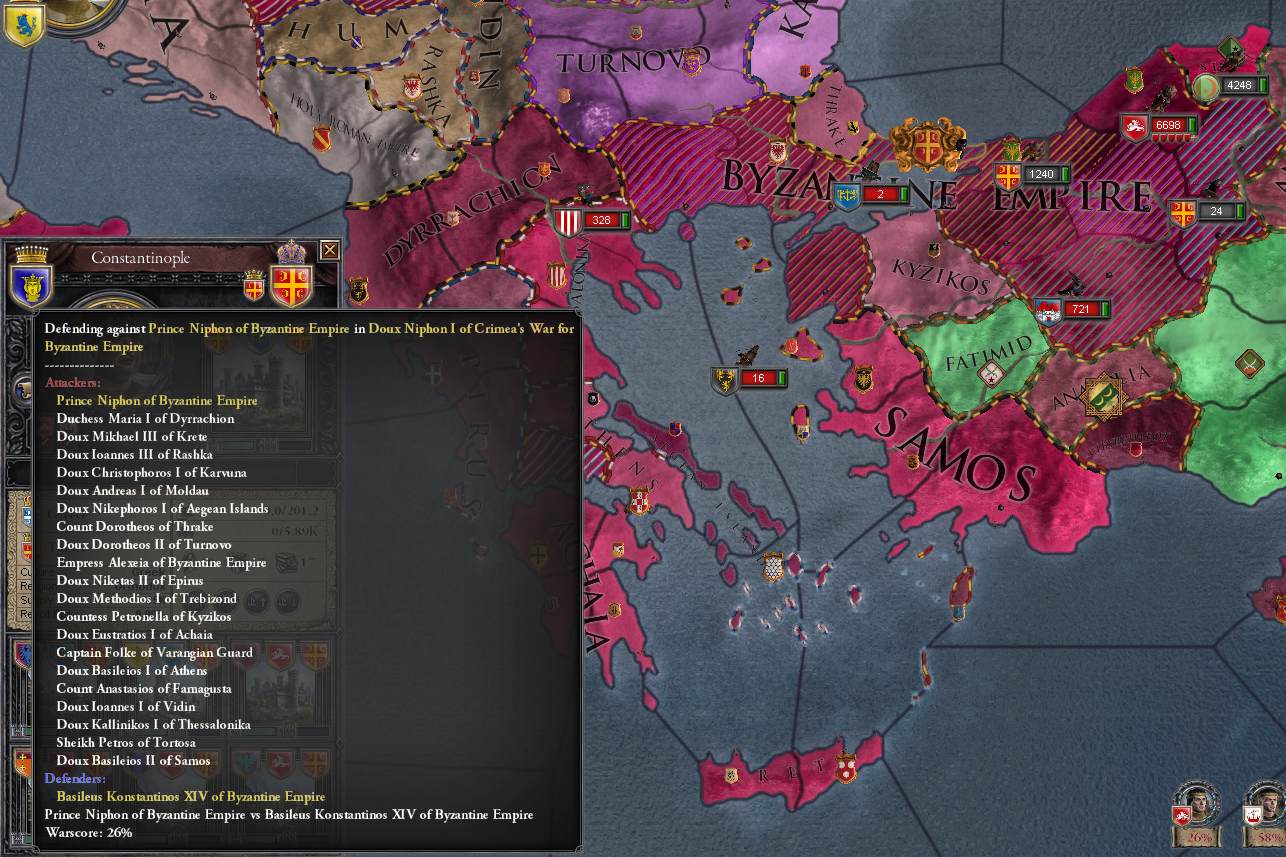Click the 6698 troop counter in Byzantine Empire

[1171, 126]
